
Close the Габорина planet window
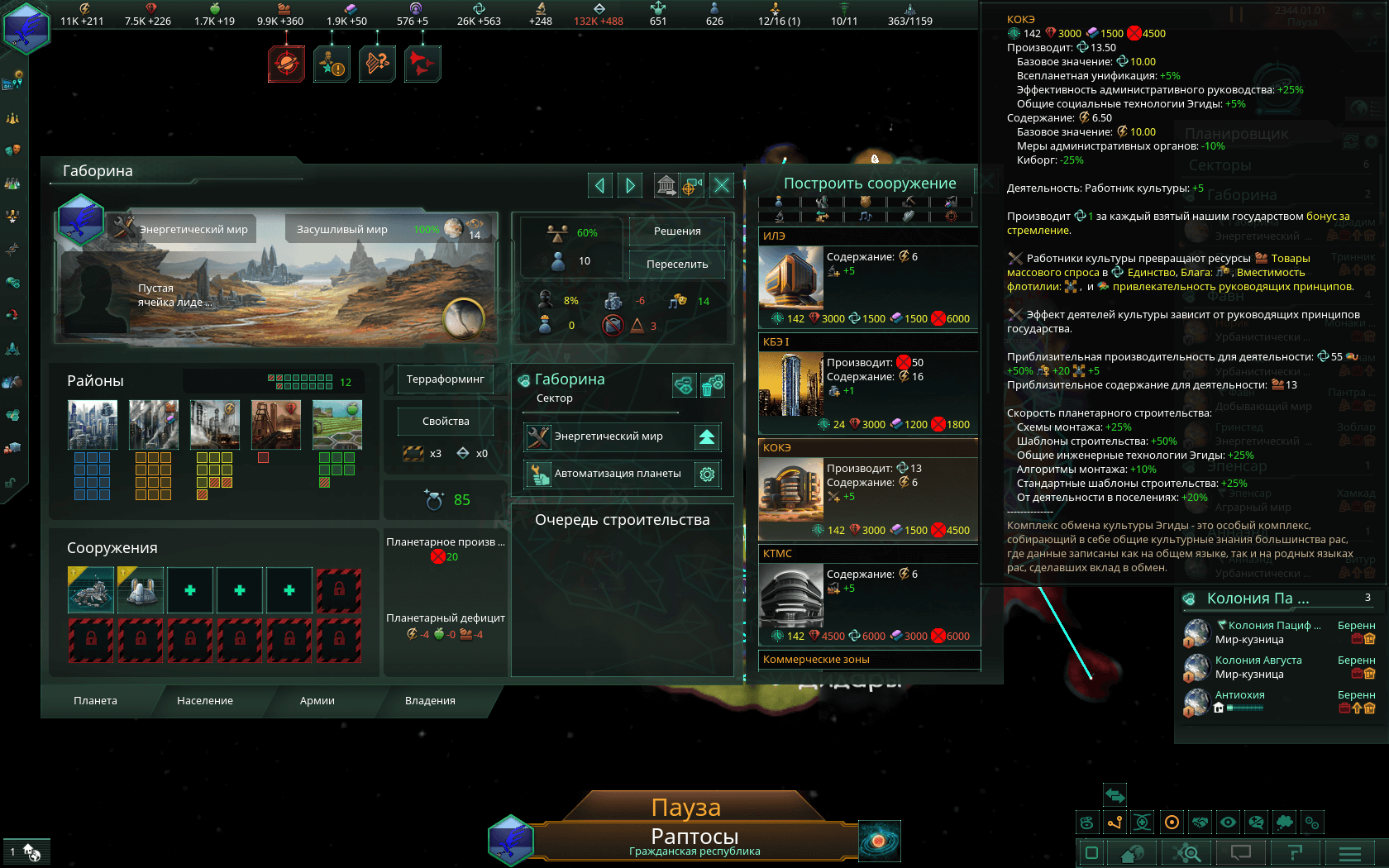722,185
